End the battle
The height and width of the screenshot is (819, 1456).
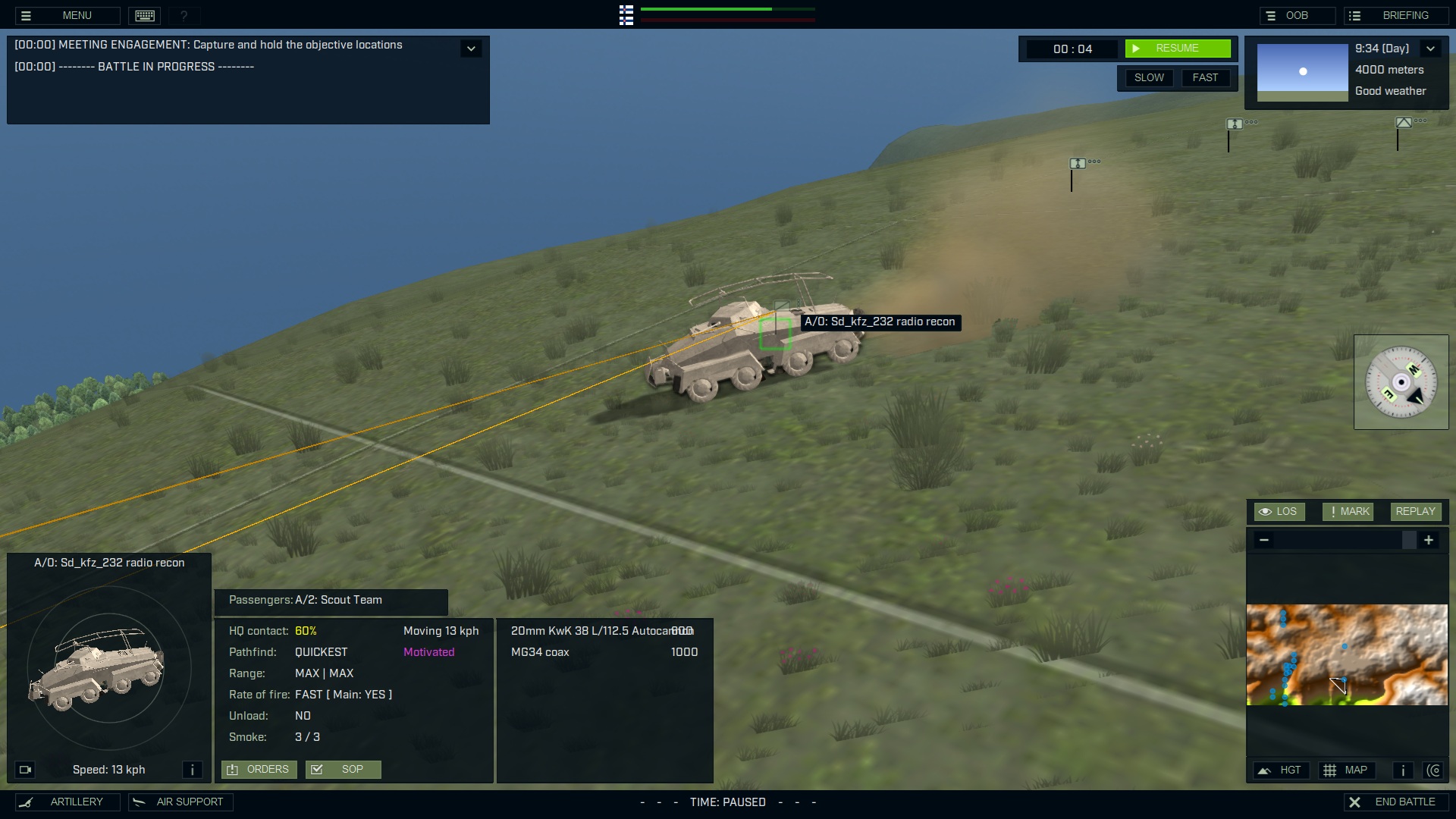pos(1395,802)
